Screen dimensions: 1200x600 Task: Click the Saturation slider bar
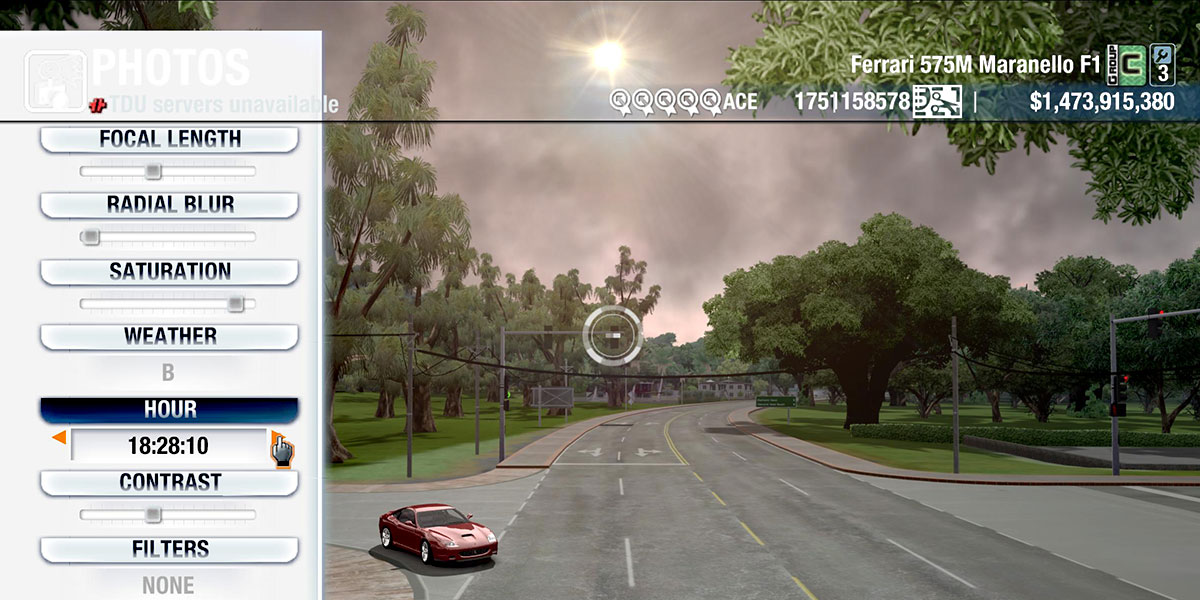tap(168, 303)
